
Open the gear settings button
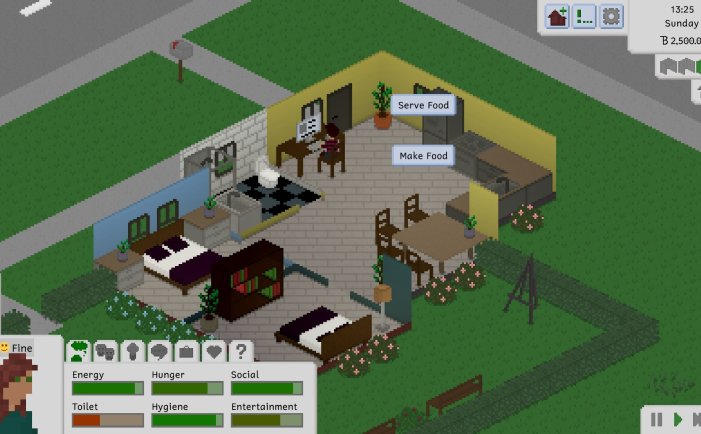[611, 16]
